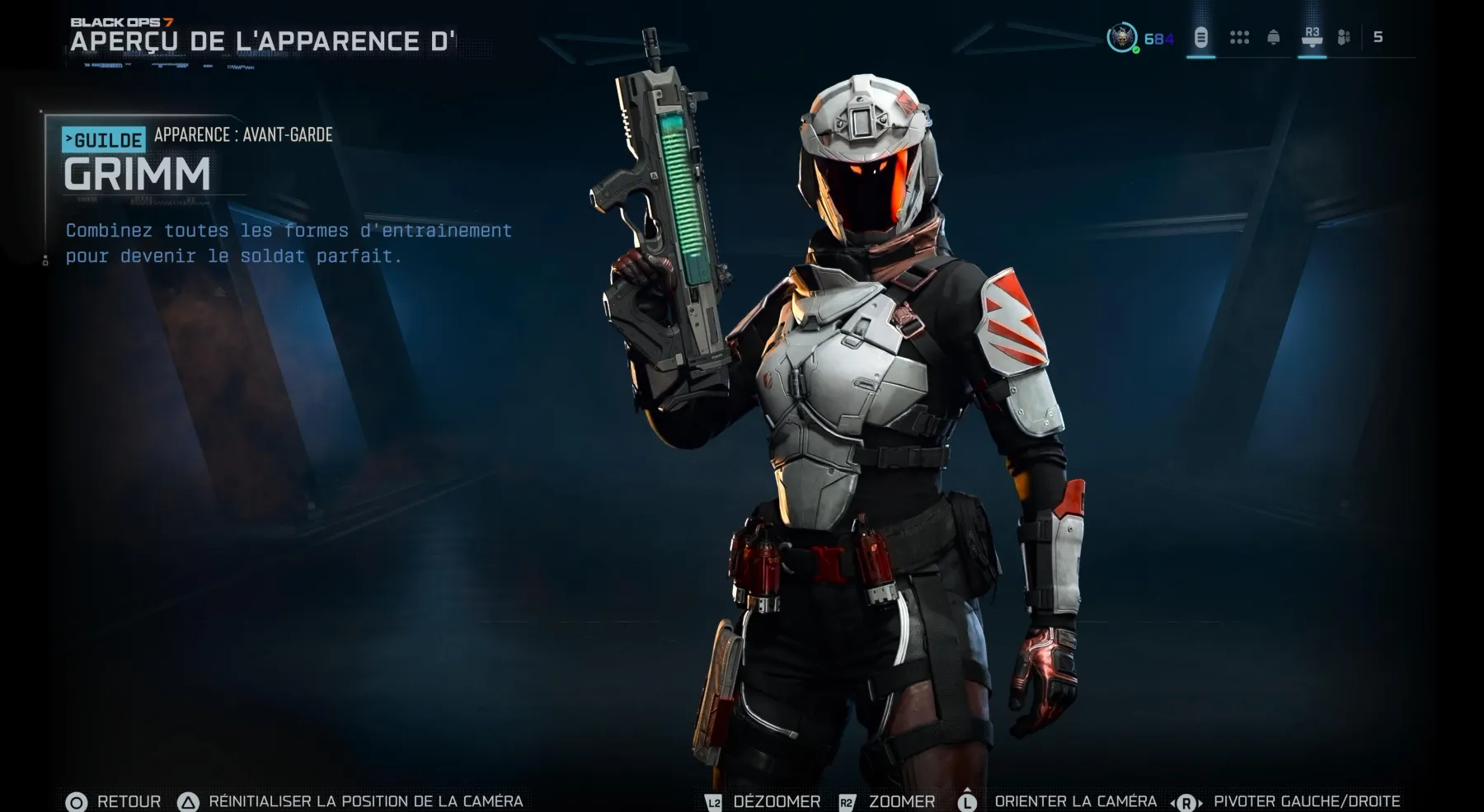The height and width of the screenshot is (812, 1484).
Task: Open the six-dot grid menu
Action: pyautogui.click(x=1239, y=38)
